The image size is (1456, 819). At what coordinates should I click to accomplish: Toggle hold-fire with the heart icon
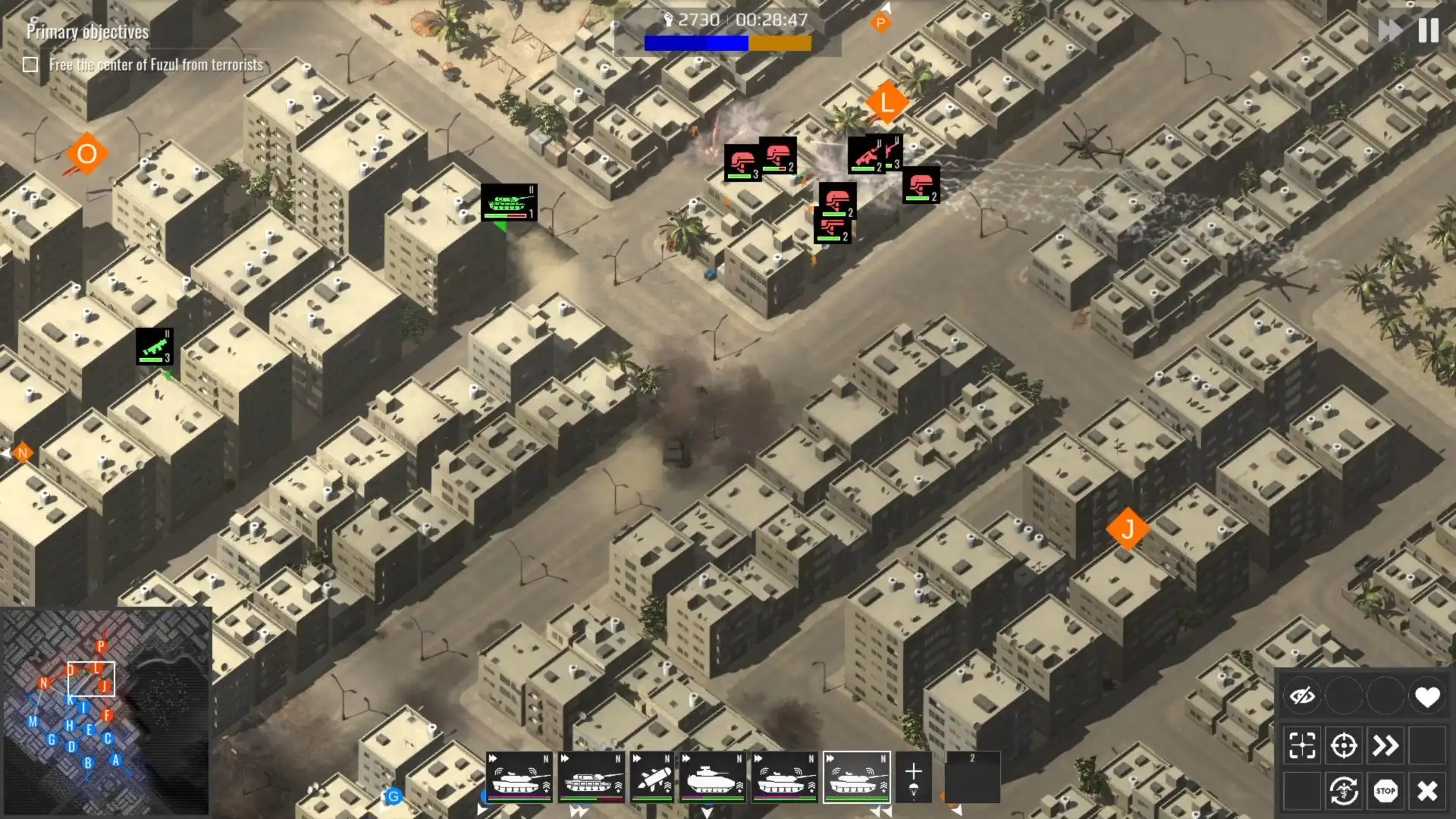pyautogui.click(x=1427, y=696)
